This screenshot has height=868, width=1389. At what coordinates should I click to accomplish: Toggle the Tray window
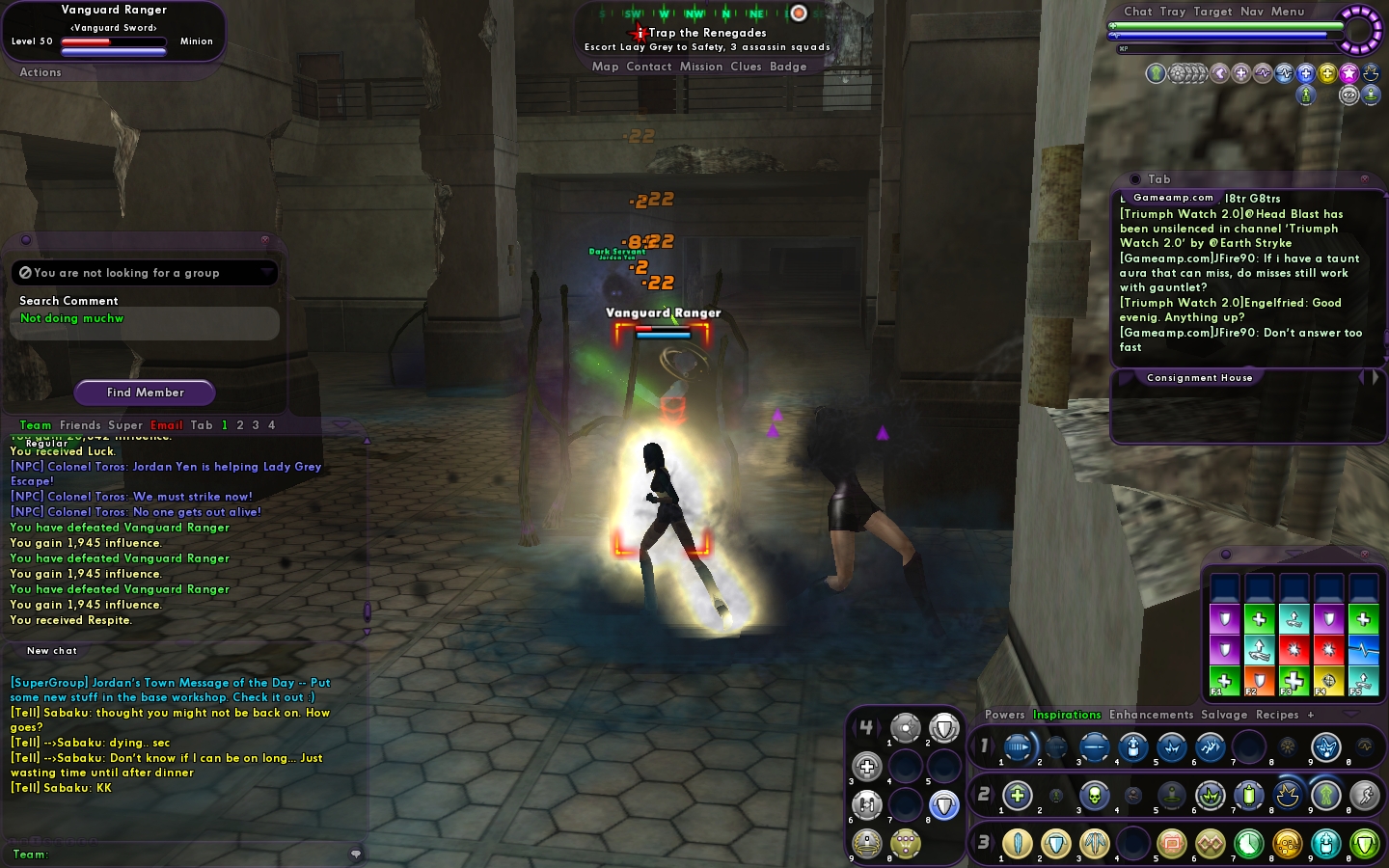pos(1172,12)
